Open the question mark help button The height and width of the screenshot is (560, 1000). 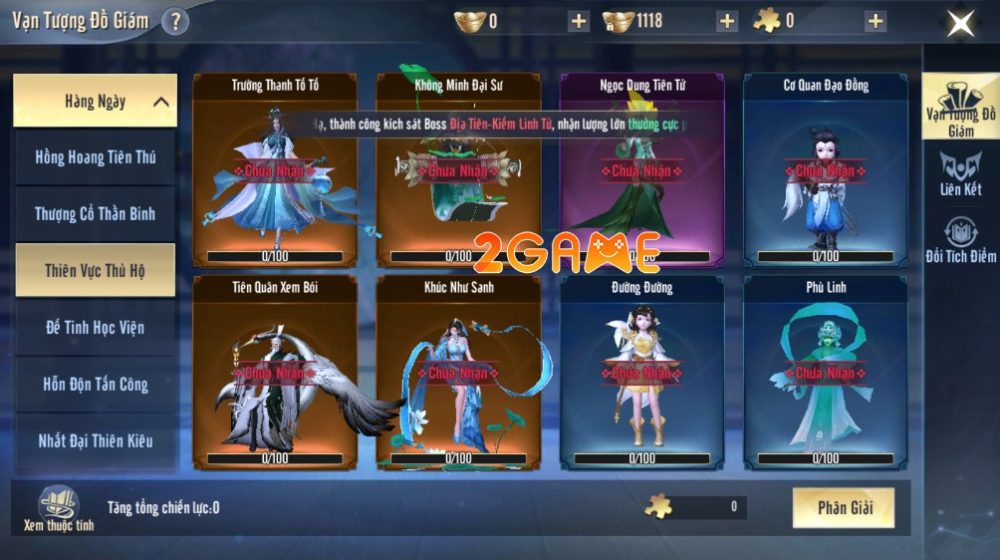175,21
